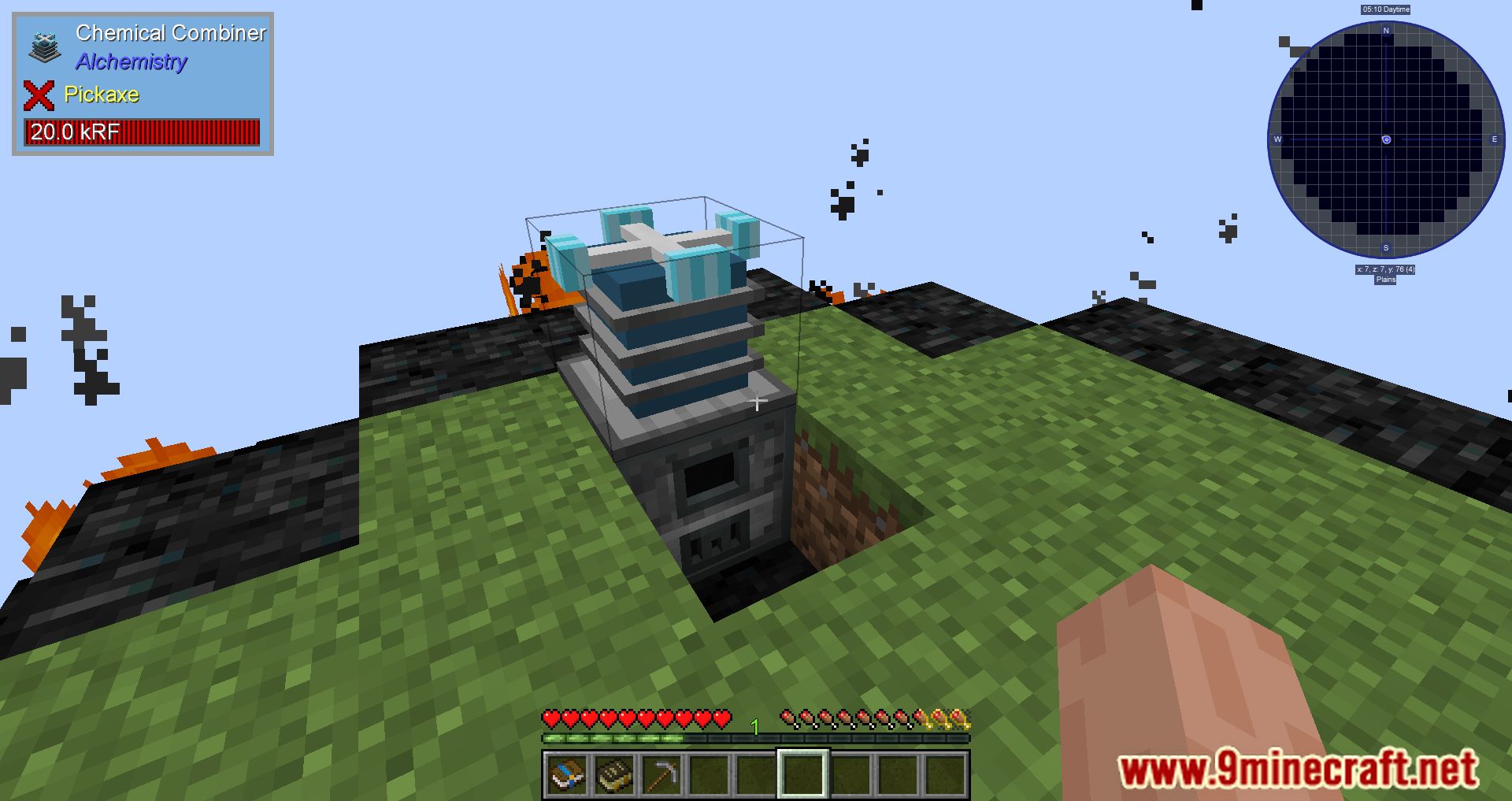This screenshot has width=1512, height=801.
Task: Click the Chemical Combiner title text
Action: pos(171,33)
